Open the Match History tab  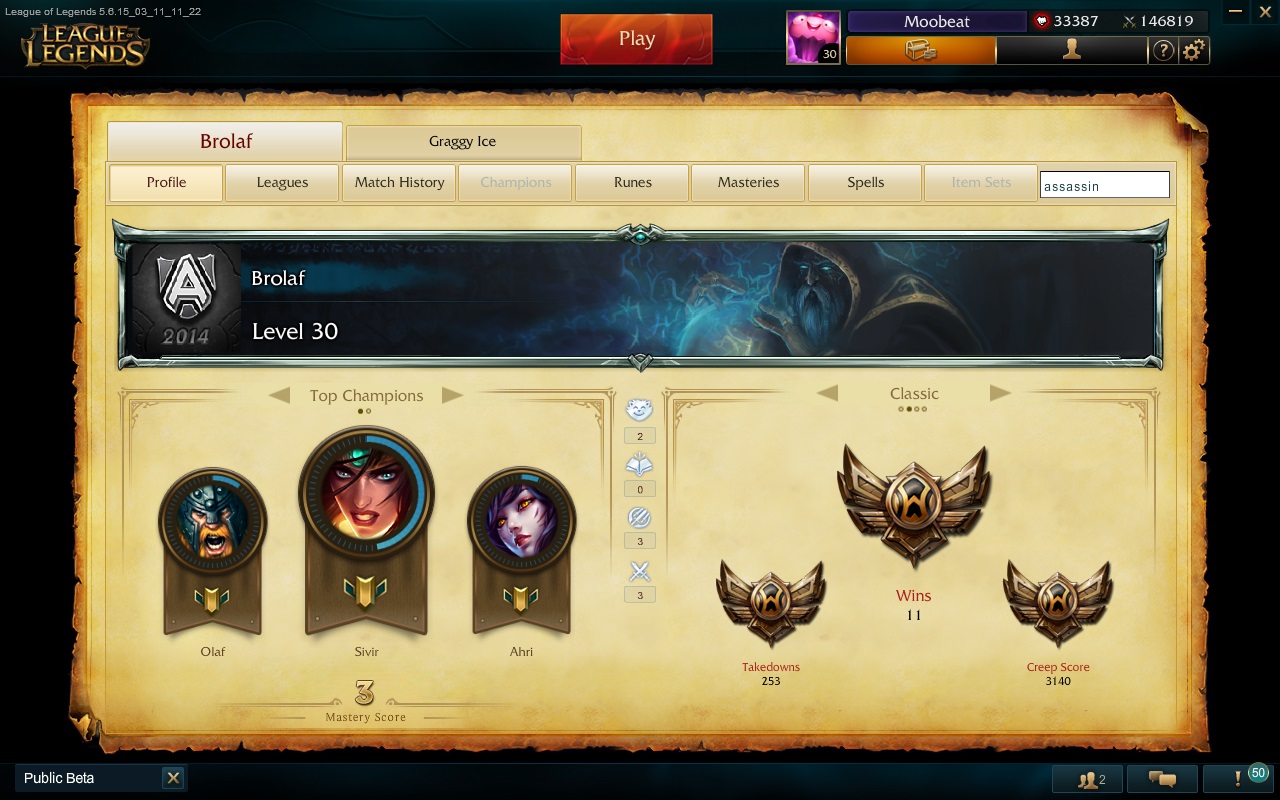398,182
